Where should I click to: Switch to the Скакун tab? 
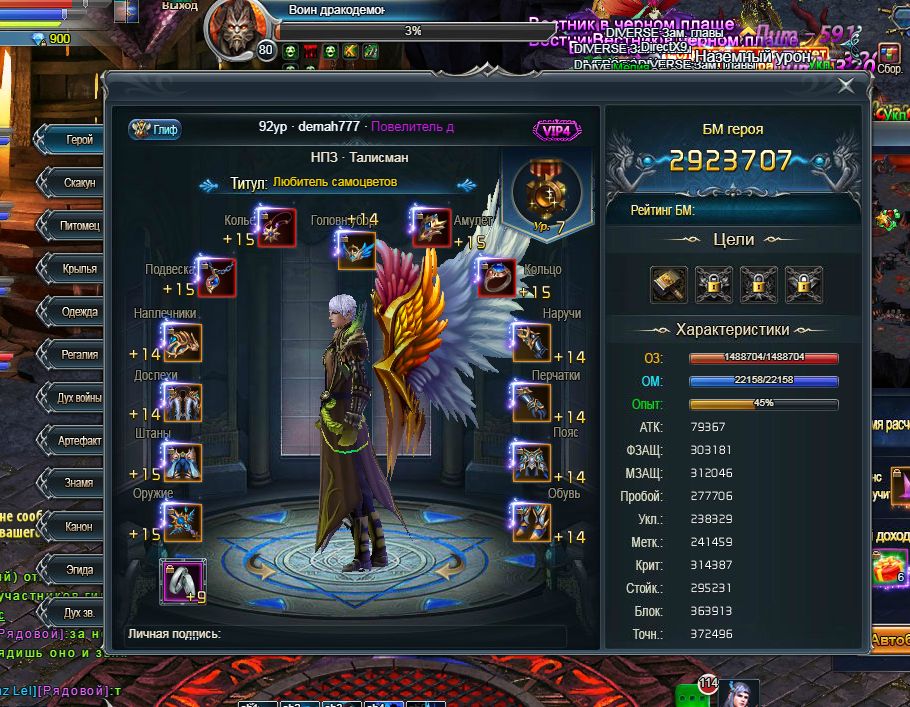point(78,183)
